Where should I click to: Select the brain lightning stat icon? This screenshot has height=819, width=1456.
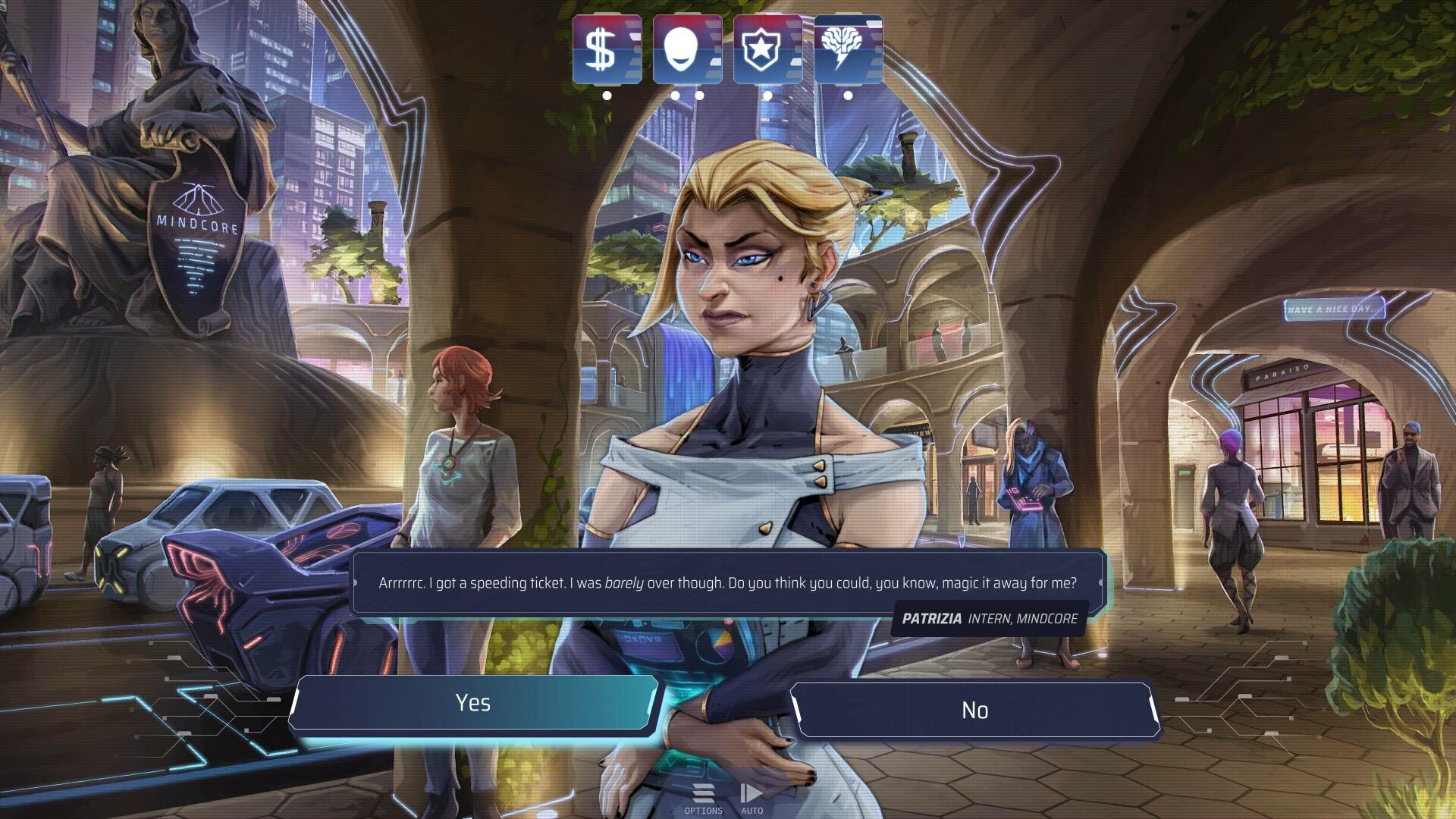pos(848,49)
